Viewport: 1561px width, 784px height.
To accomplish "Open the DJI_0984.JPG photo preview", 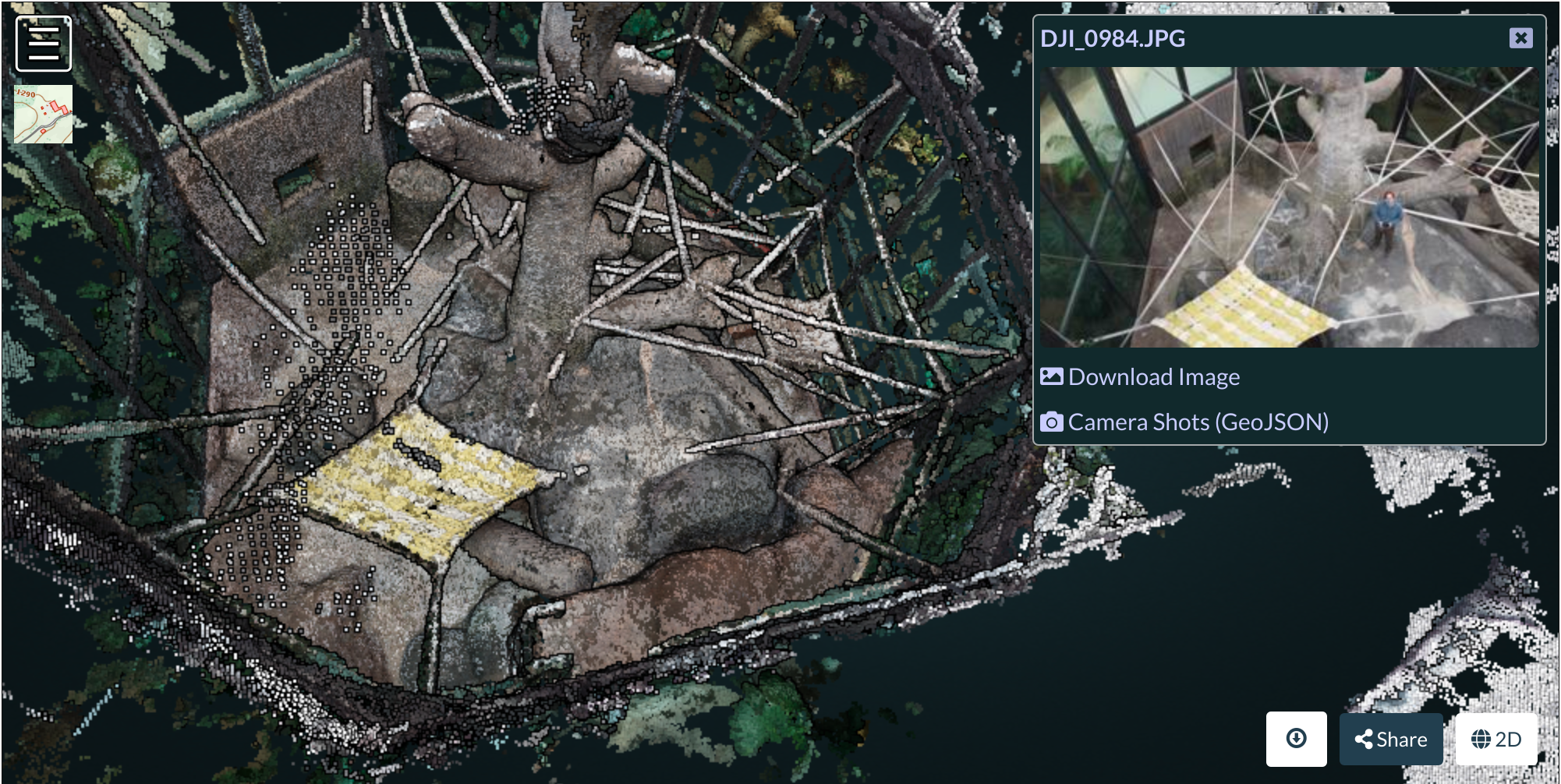I will (1289, 207).
